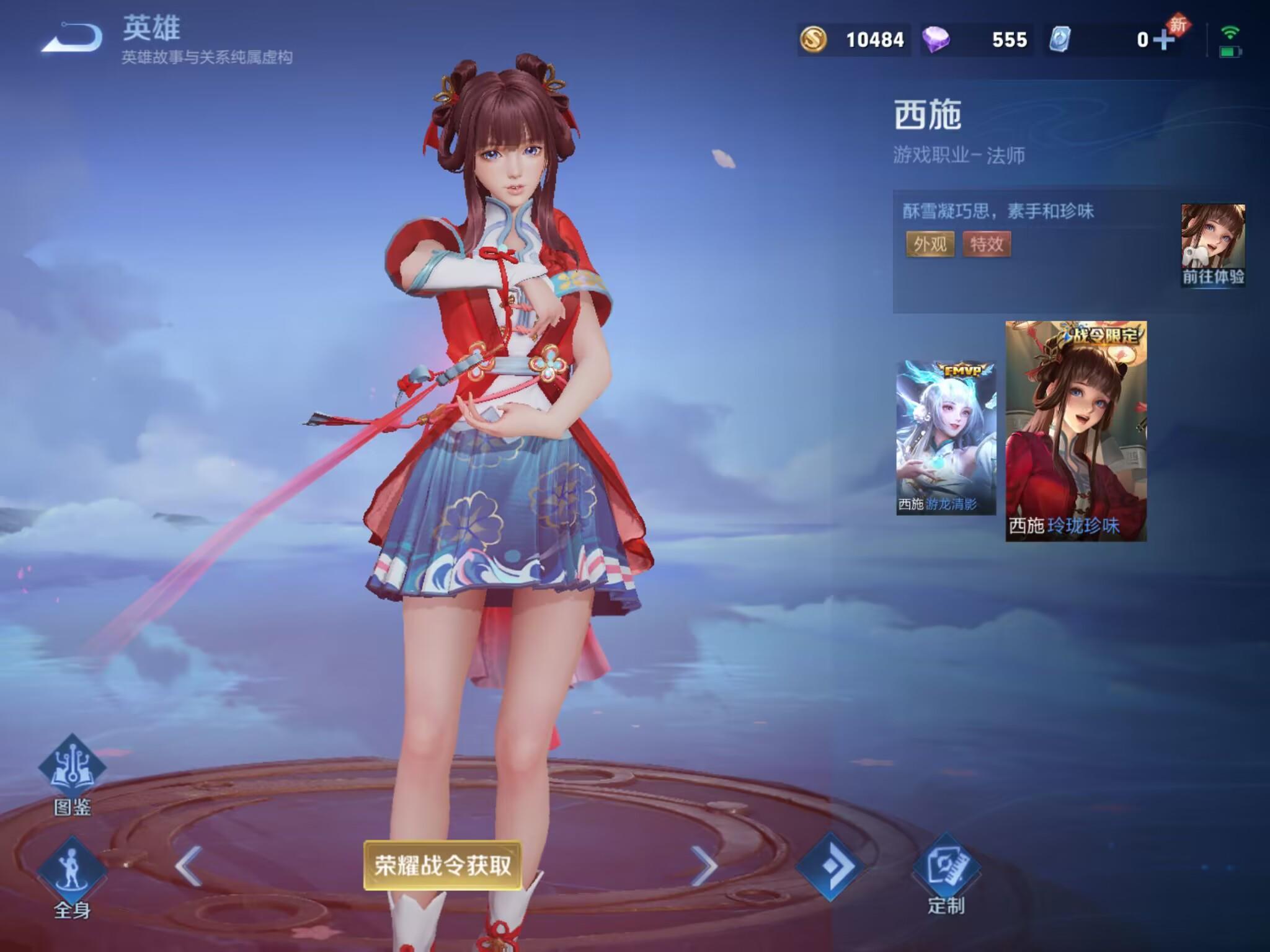
Task: Show the next skin with right arrow
Action: (704, 865)
